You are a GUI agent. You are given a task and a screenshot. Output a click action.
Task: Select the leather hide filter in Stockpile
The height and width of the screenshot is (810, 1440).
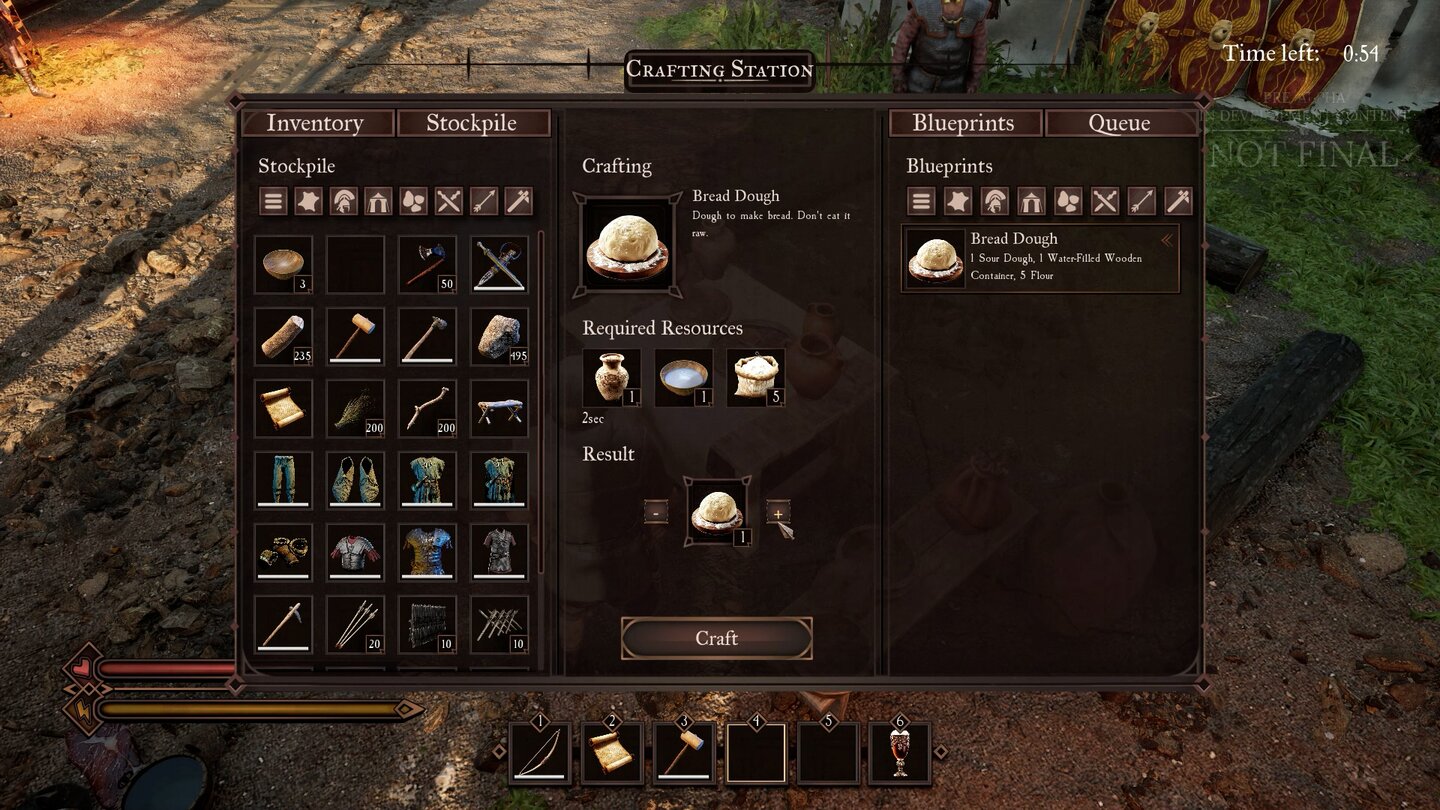tap(308, 201)
